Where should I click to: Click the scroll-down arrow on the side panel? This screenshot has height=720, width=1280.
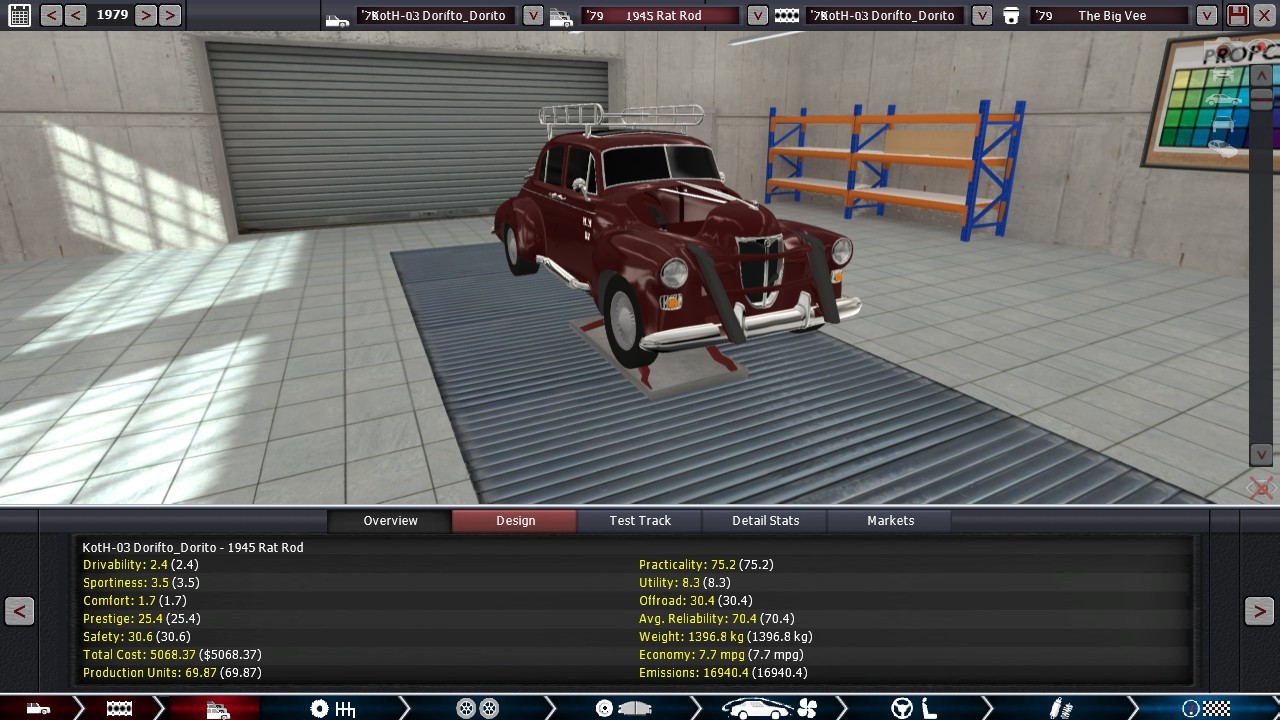point(1262,454)
